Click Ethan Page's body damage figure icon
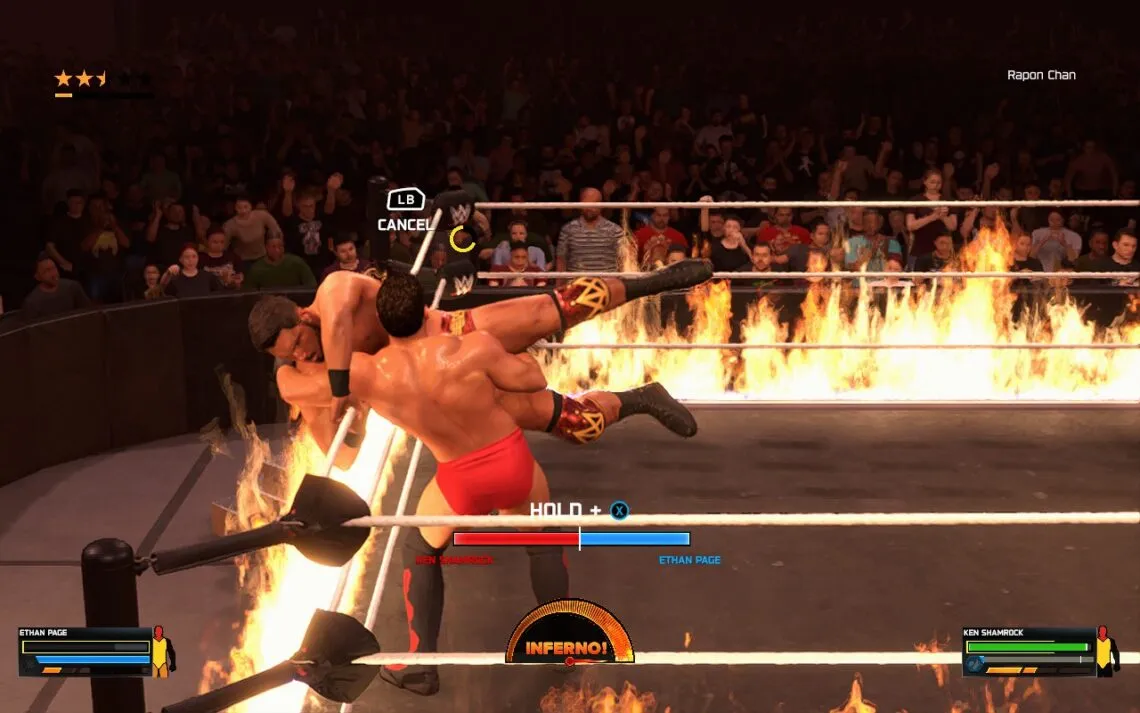 point(160,651)
